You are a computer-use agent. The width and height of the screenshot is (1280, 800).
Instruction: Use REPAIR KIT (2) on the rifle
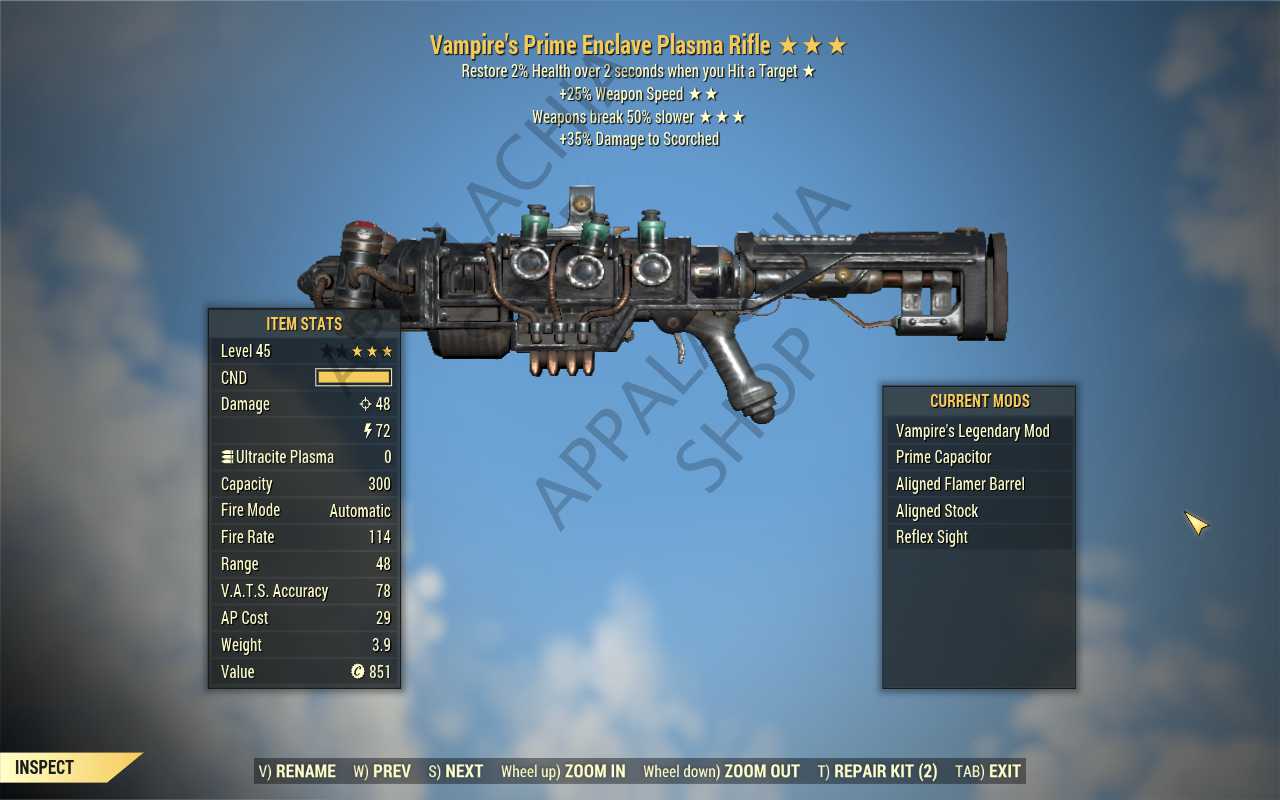[877, 771]
